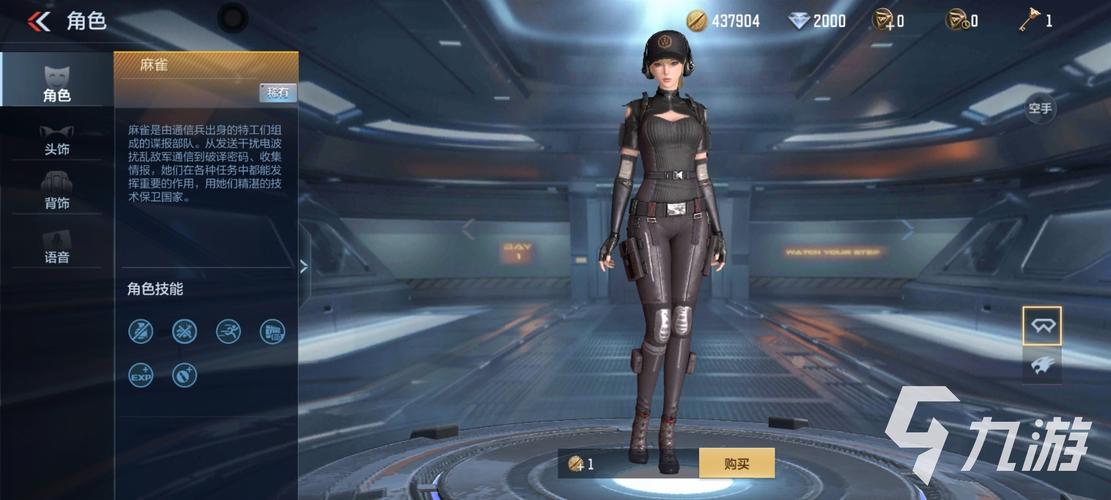The height and width of the screenshot is (500, 1111).
Task: Switch to the 语音 (Voice) tab
Action: [x=56, y=246]
